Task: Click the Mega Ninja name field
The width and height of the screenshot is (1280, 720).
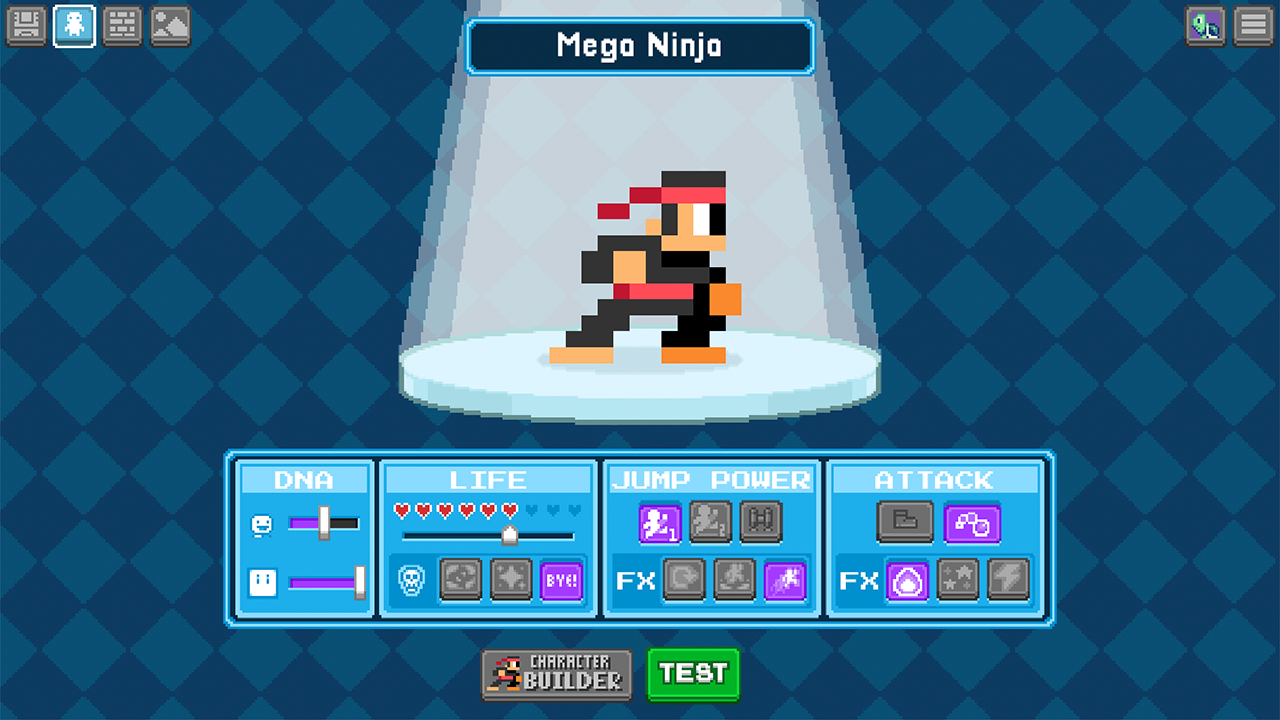Action: click(640, 46)
